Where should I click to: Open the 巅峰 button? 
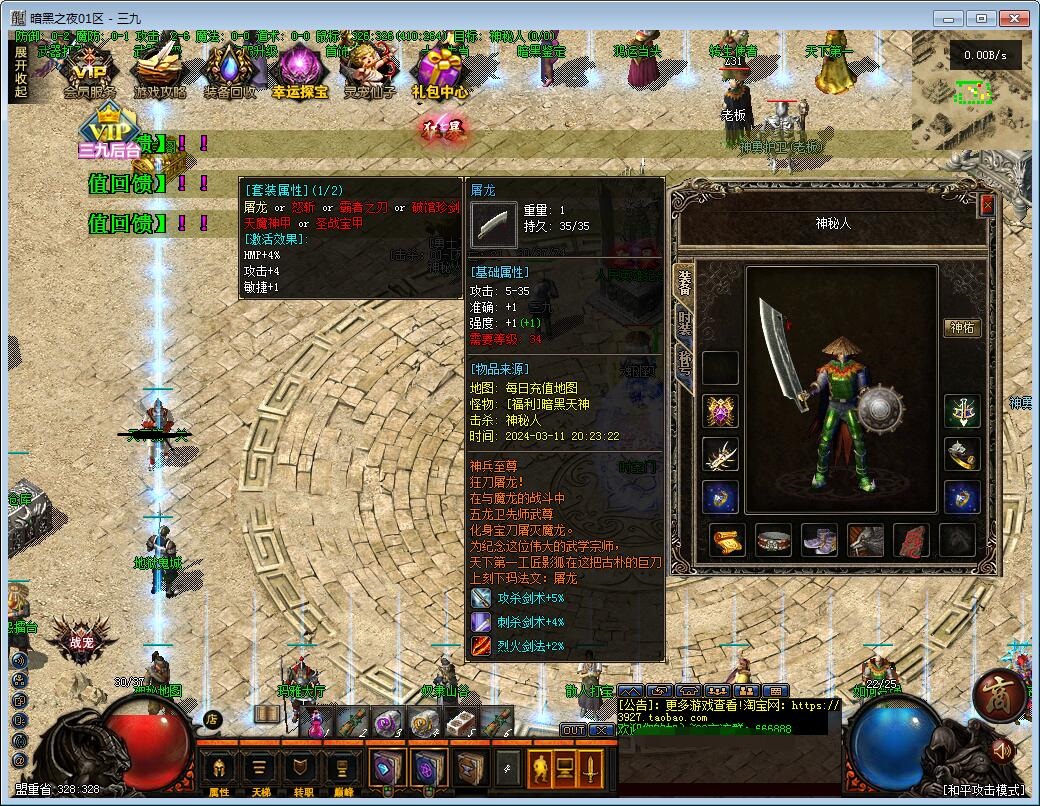(342, 770)
